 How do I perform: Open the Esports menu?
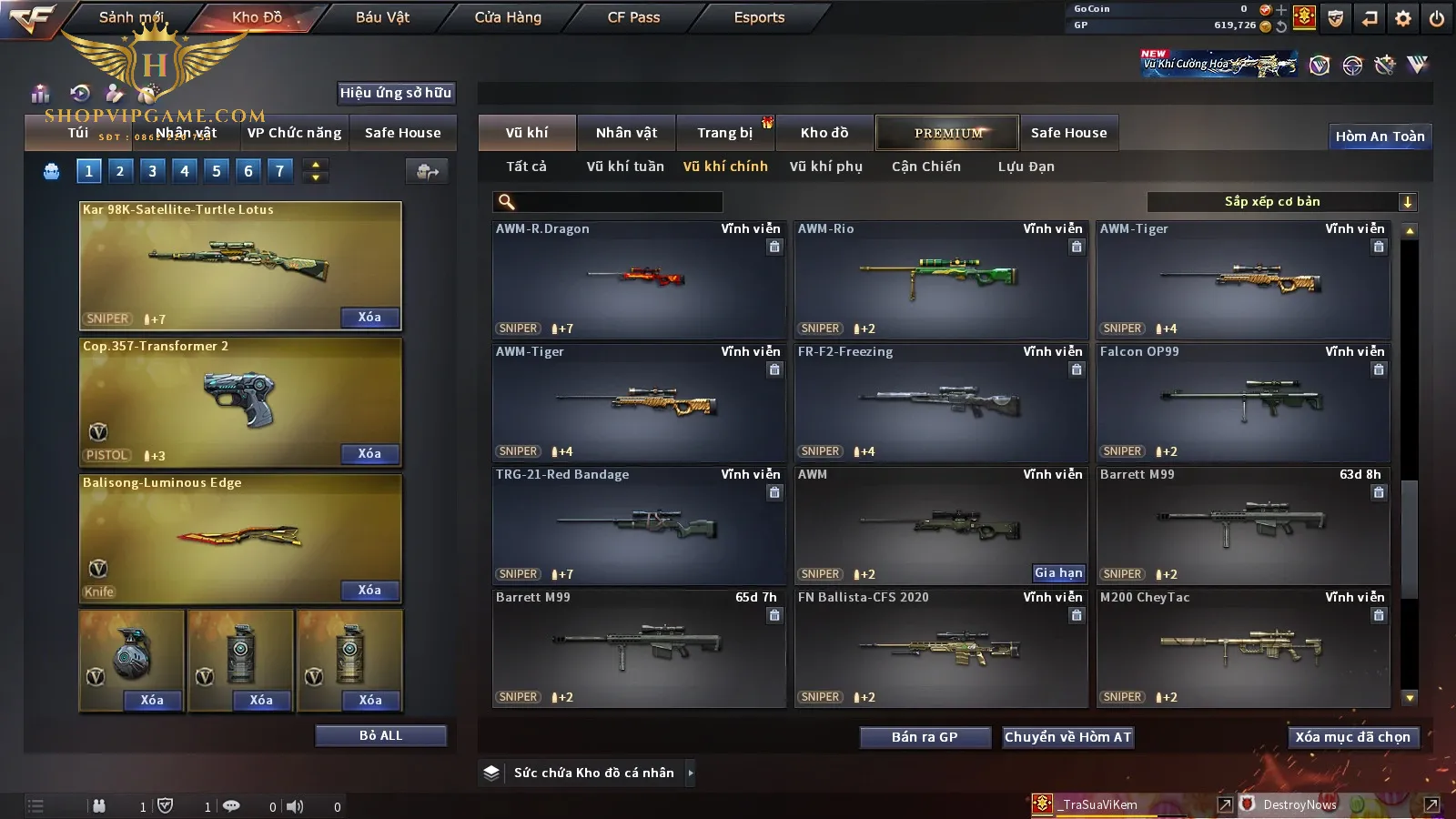click(759, 17)
